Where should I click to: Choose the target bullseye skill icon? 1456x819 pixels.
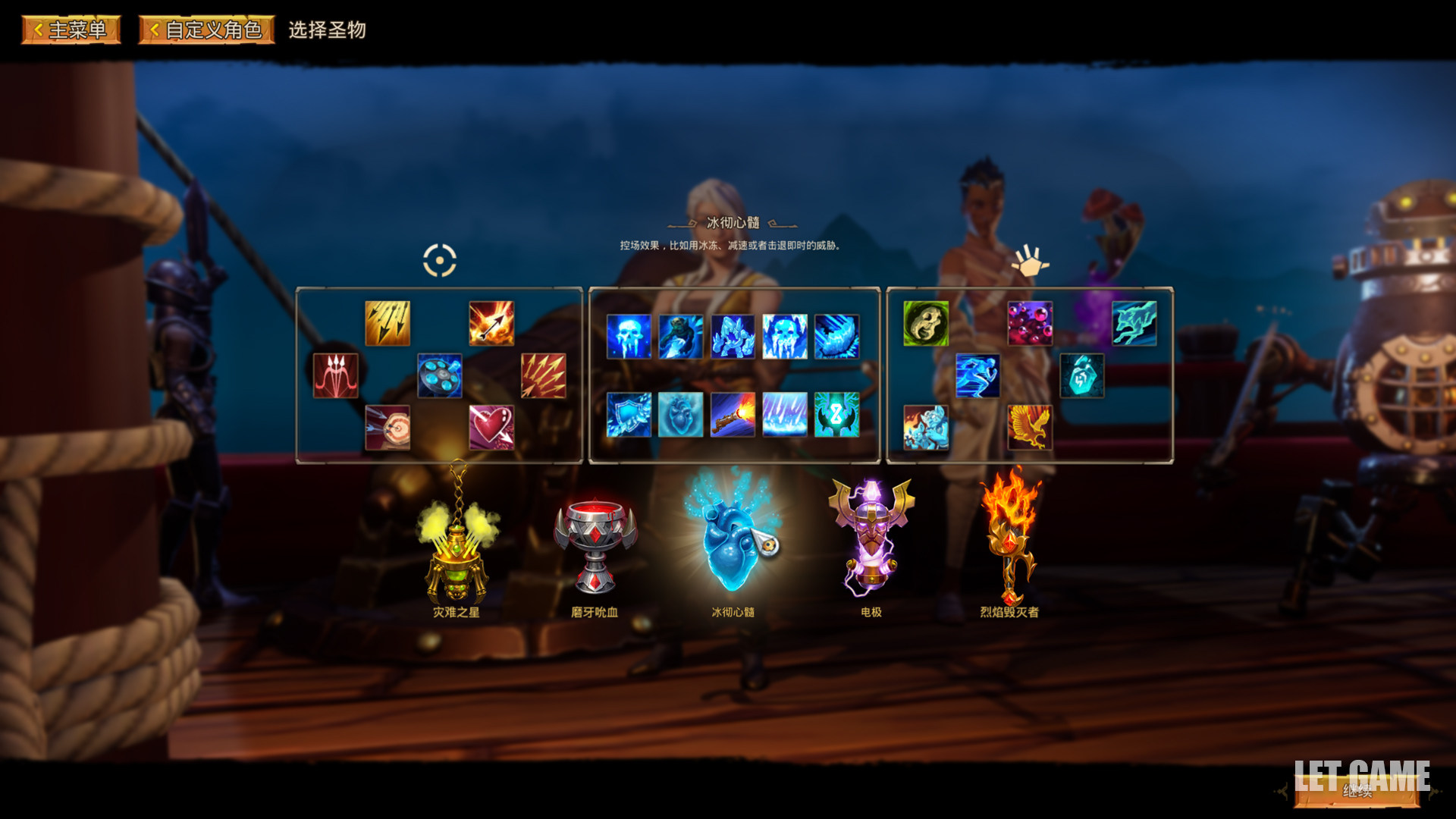point(388,427)
